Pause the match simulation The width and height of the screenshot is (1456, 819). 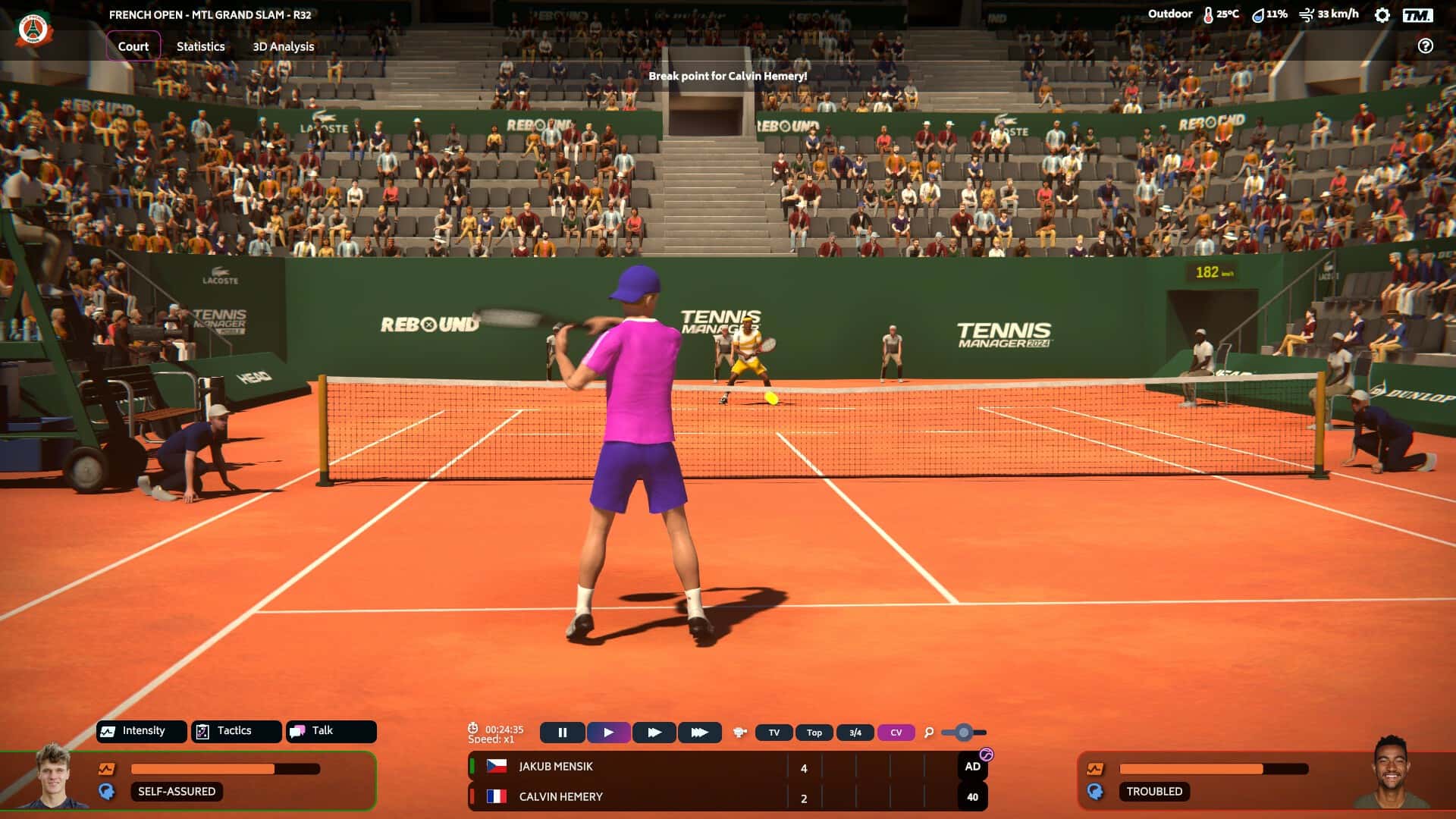563,733
